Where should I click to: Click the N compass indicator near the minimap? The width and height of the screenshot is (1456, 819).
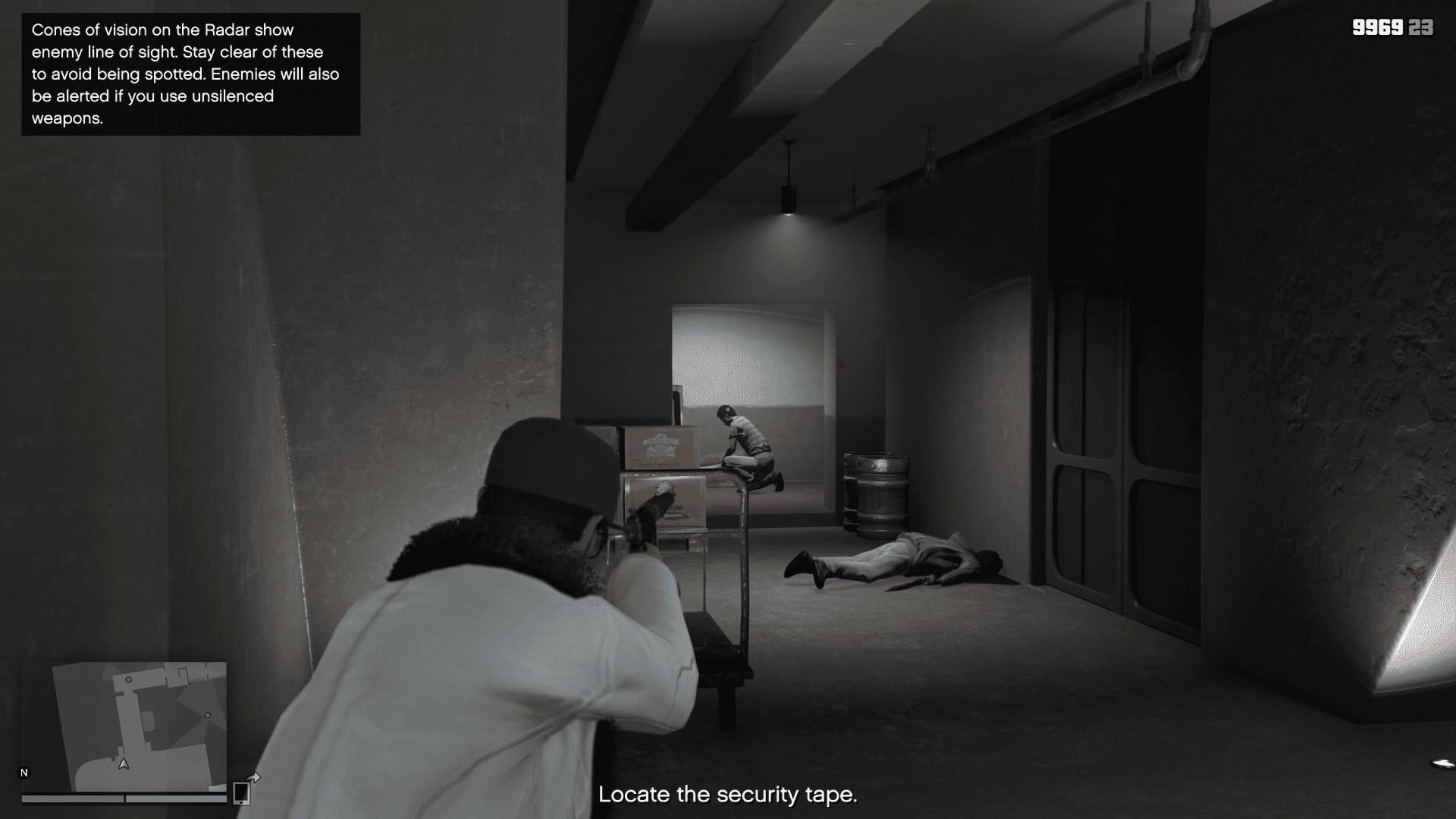(25, 771)
